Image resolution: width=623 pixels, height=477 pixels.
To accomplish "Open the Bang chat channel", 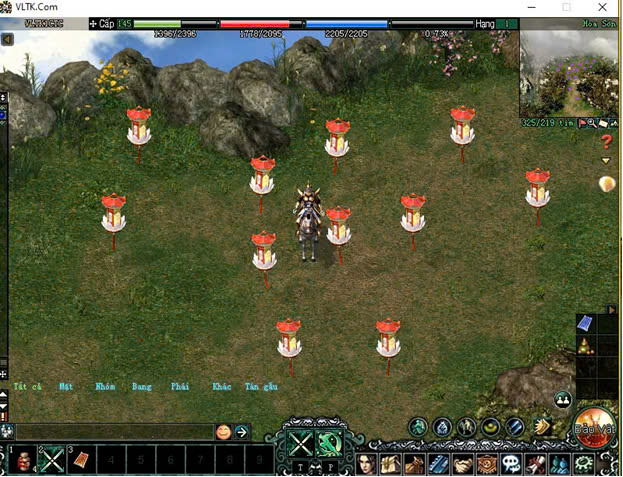I will pos(142,386).
